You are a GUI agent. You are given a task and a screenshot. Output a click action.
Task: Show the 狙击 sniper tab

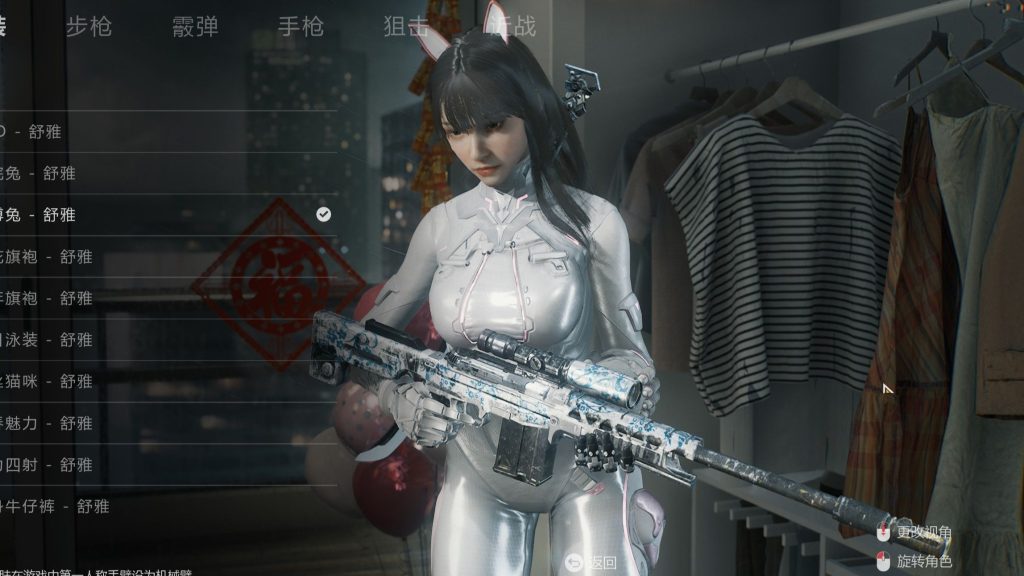(407, 27)
